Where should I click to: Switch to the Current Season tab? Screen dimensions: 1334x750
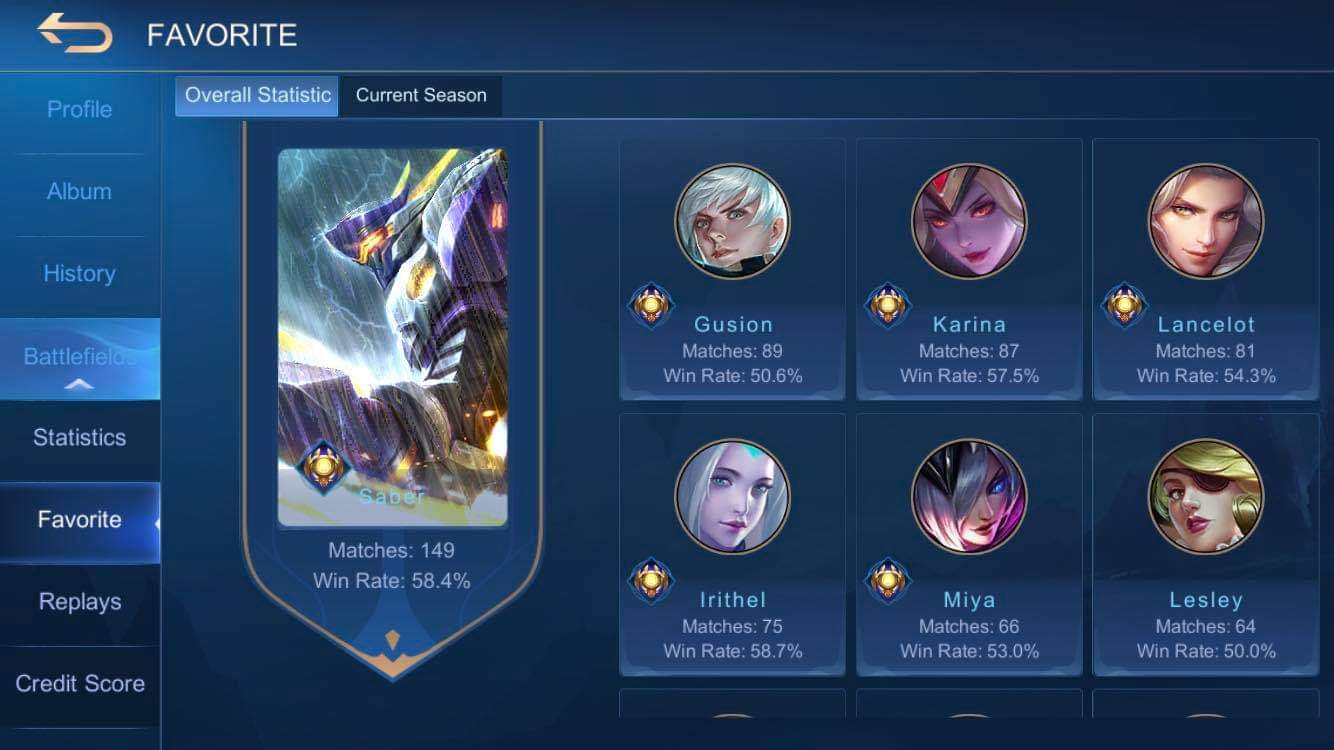pos(421,95)
